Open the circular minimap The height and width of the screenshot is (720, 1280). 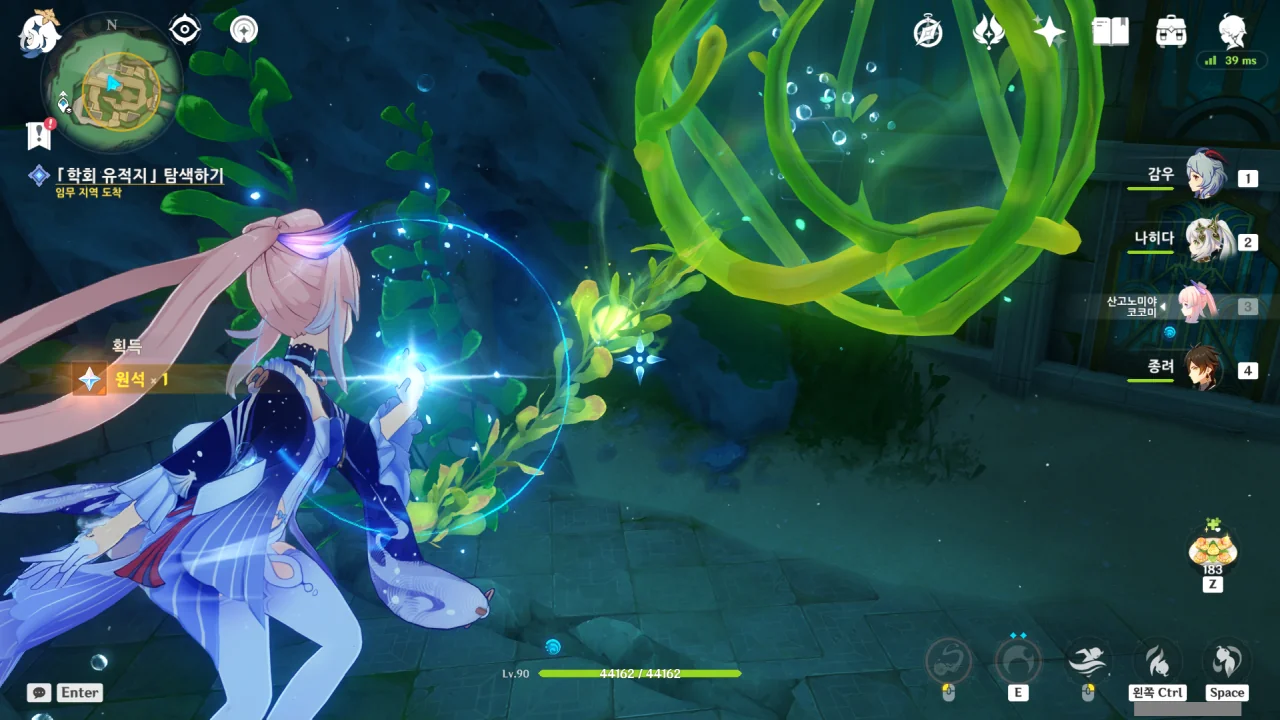112,83
